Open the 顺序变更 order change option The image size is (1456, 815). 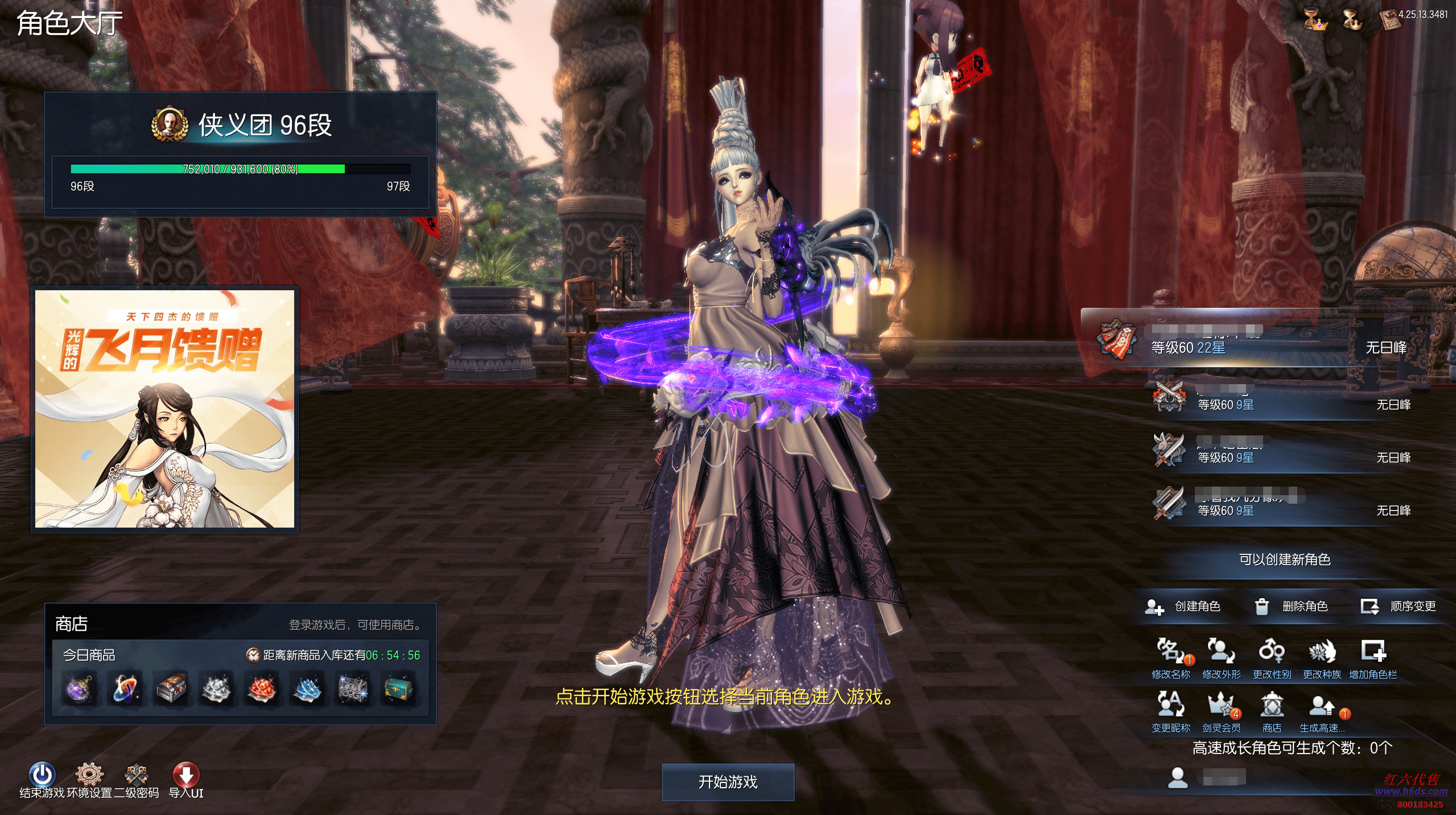click(1399, 607)
